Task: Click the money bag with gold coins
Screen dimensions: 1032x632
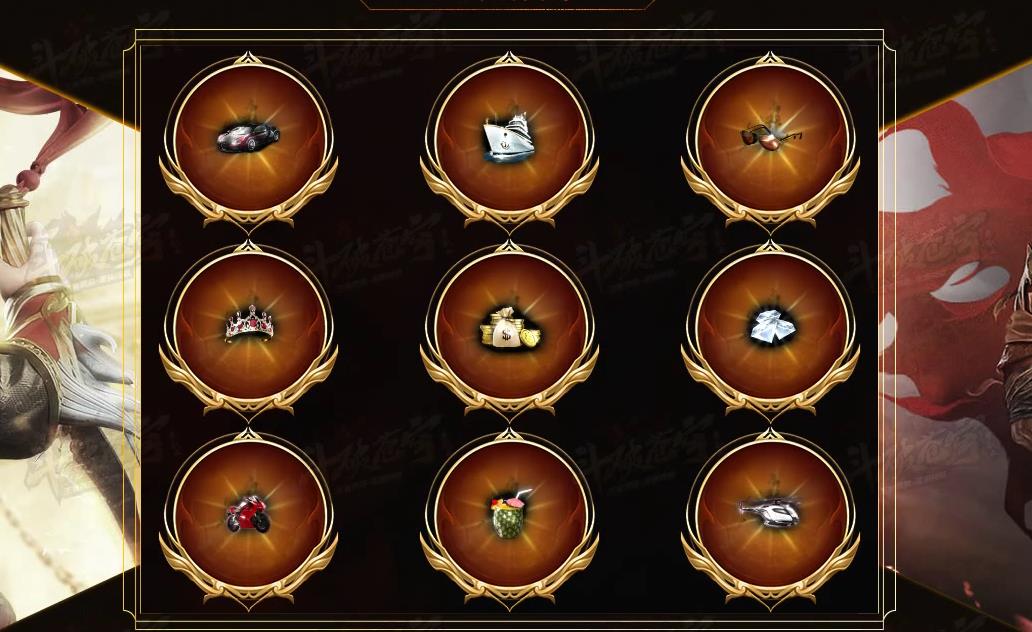Action: pos(509,326)
